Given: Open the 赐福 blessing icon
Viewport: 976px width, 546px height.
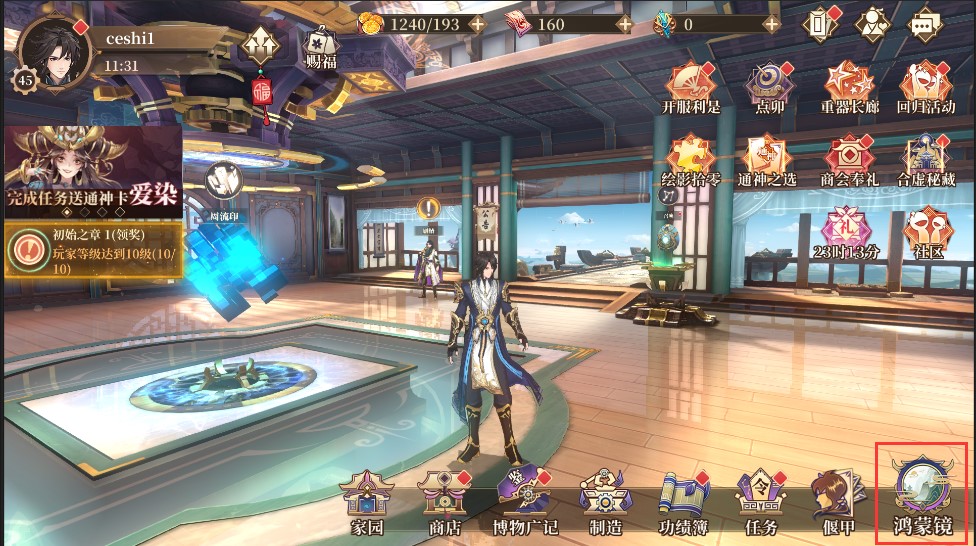Looking at the screenshot, I should tap(321, 48).
